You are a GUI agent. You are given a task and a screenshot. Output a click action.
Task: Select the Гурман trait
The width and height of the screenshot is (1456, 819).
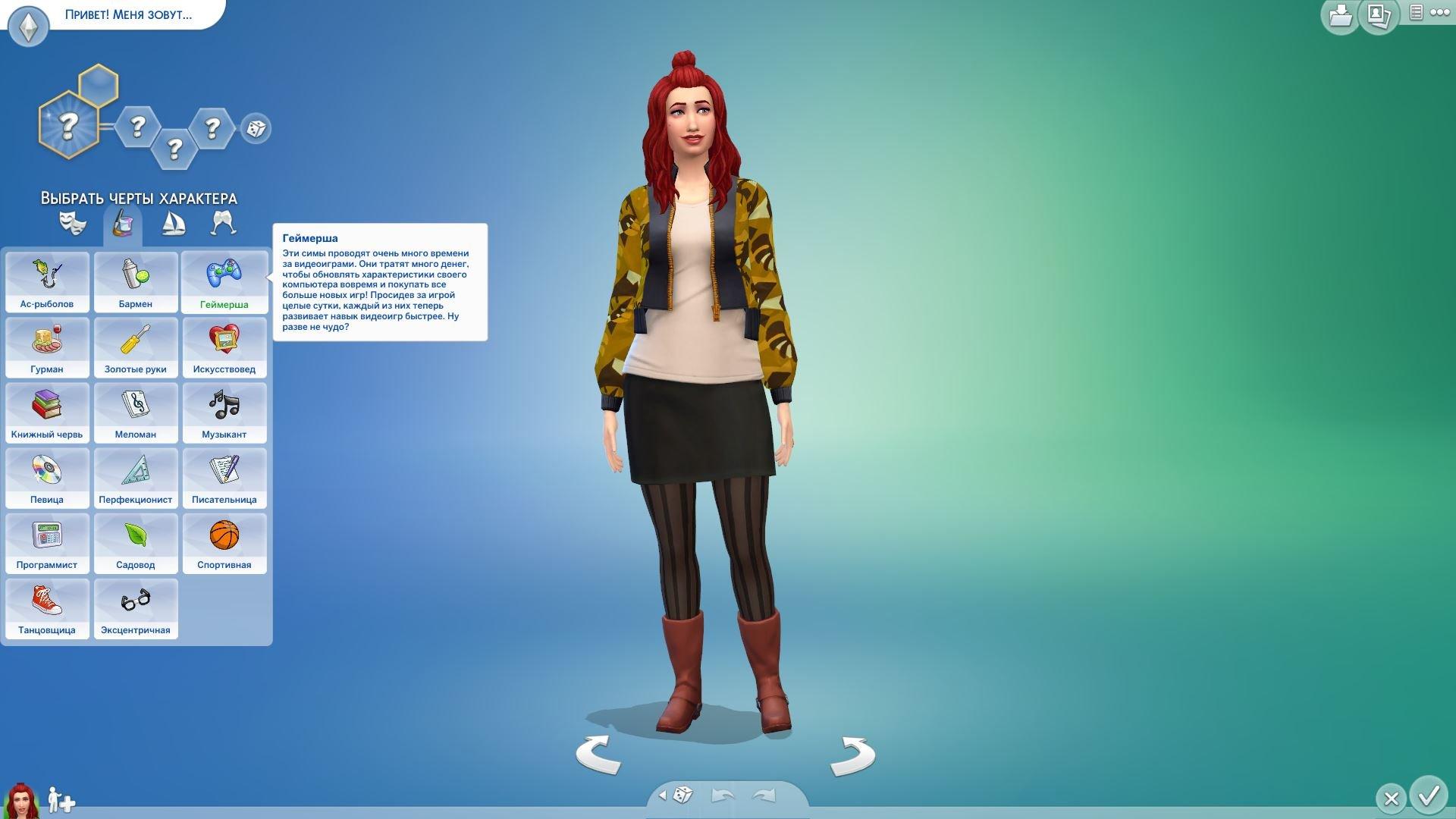coord(47,347)
